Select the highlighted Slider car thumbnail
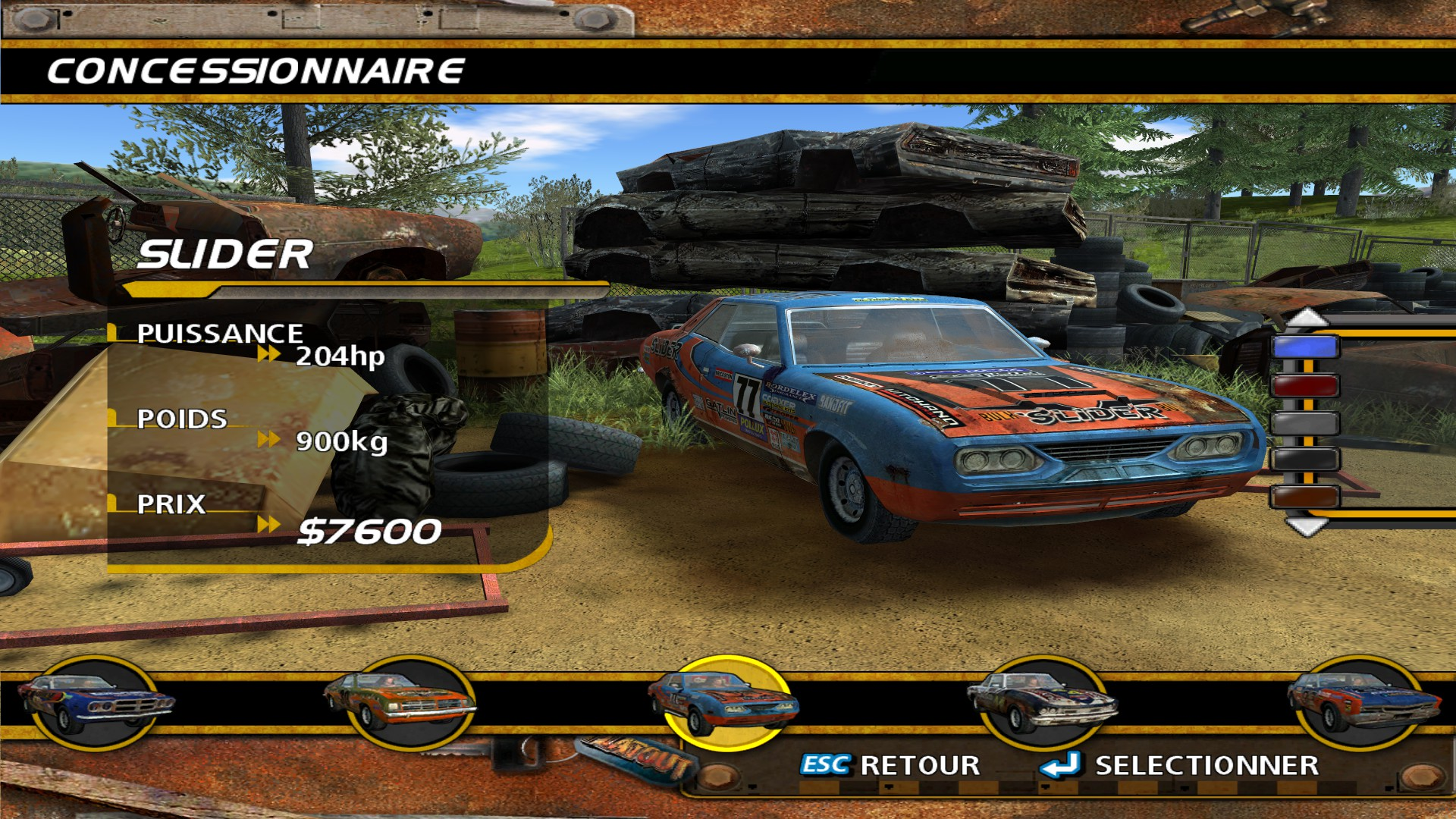Image resolution: width=1456 pixels, height=819 pixels. pyautogui.click(x=725, y=703)
